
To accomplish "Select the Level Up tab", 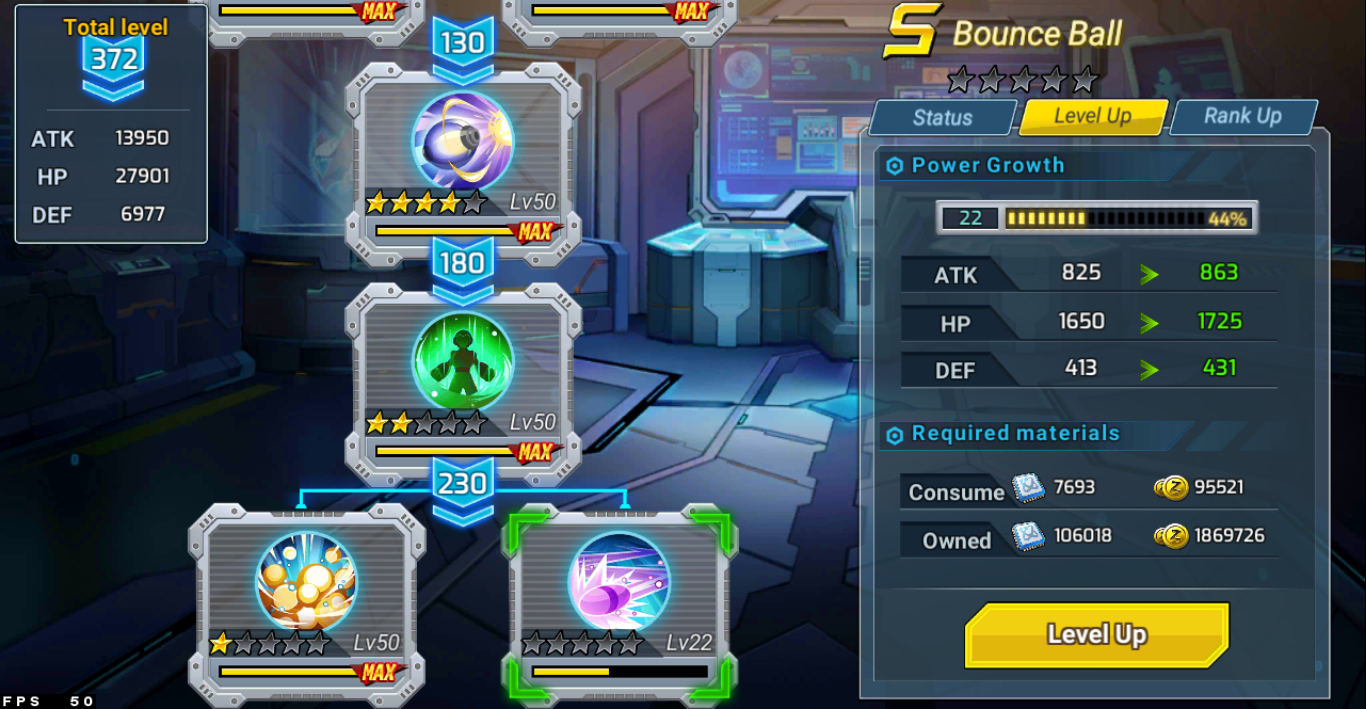I will [1092, 116].
